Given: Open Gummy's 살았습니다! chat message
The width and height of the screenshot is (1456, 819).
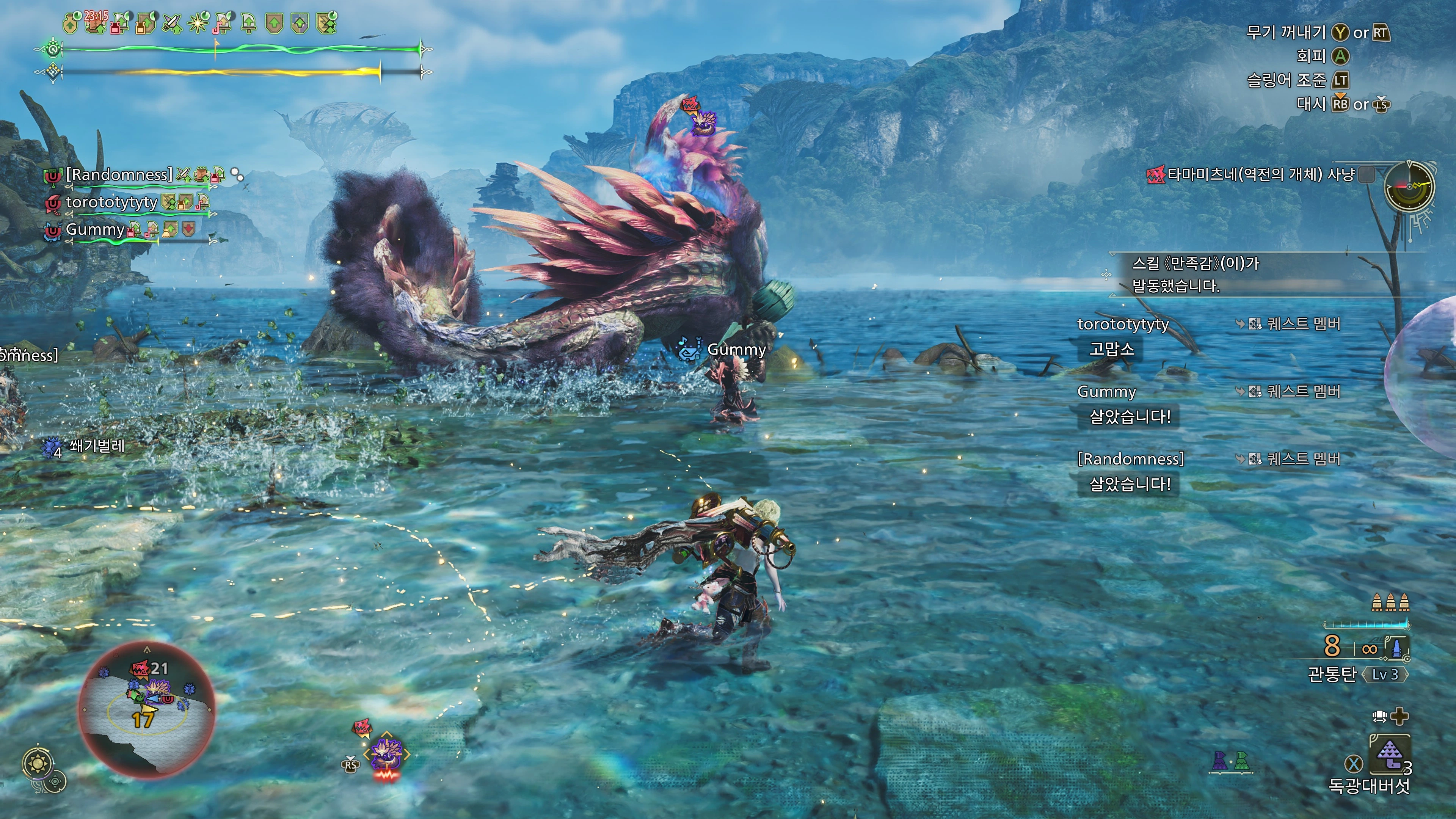Looking at the screenshot, I should pos(1129,417).
